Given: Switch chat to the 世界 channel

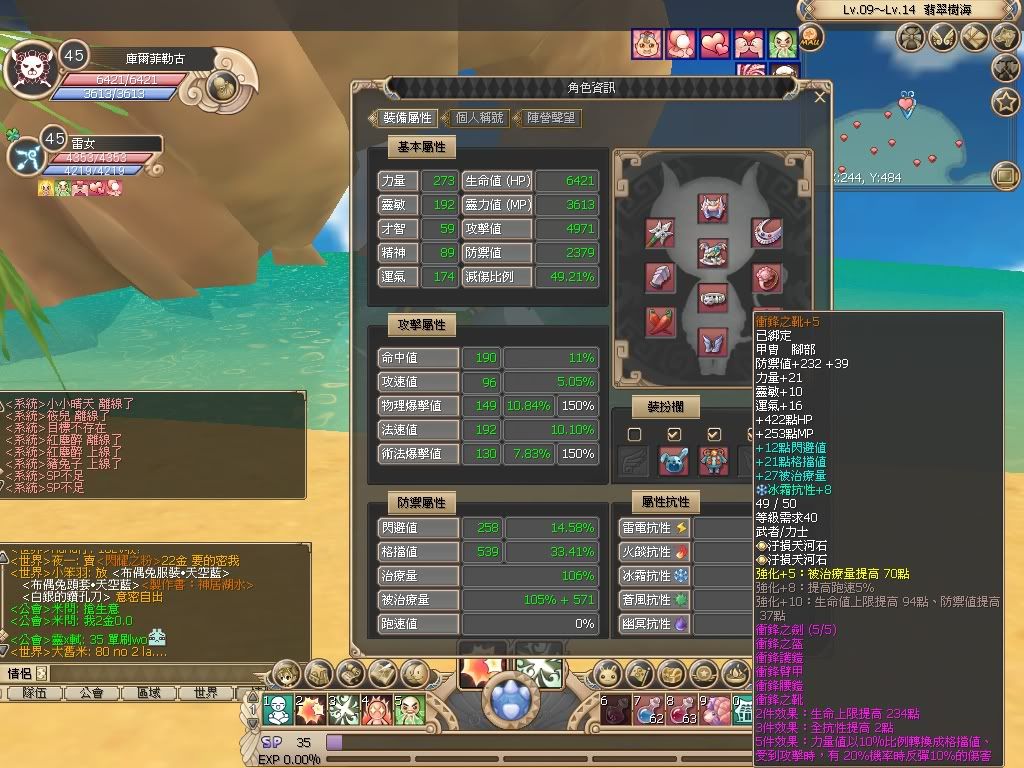Looking at the screenshot, I should [206, 692].
